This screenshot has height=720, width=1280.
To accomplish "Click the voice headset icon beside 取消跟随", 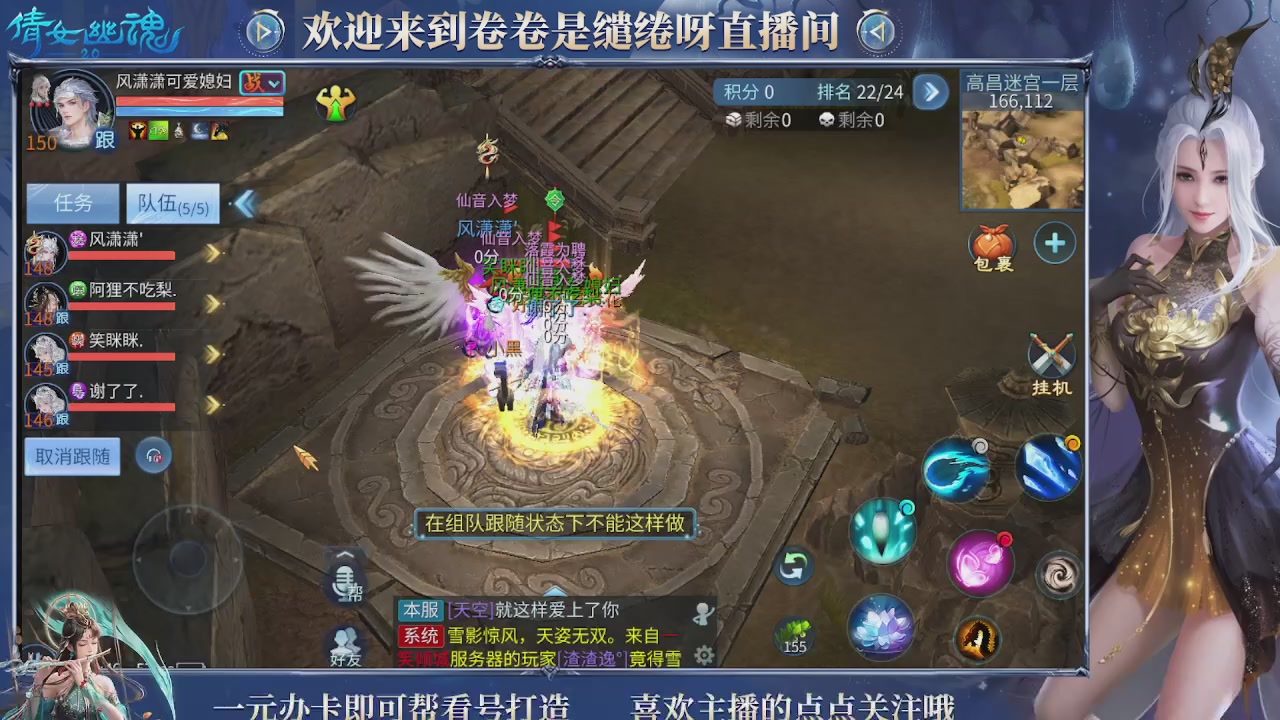I will point(152,457).
